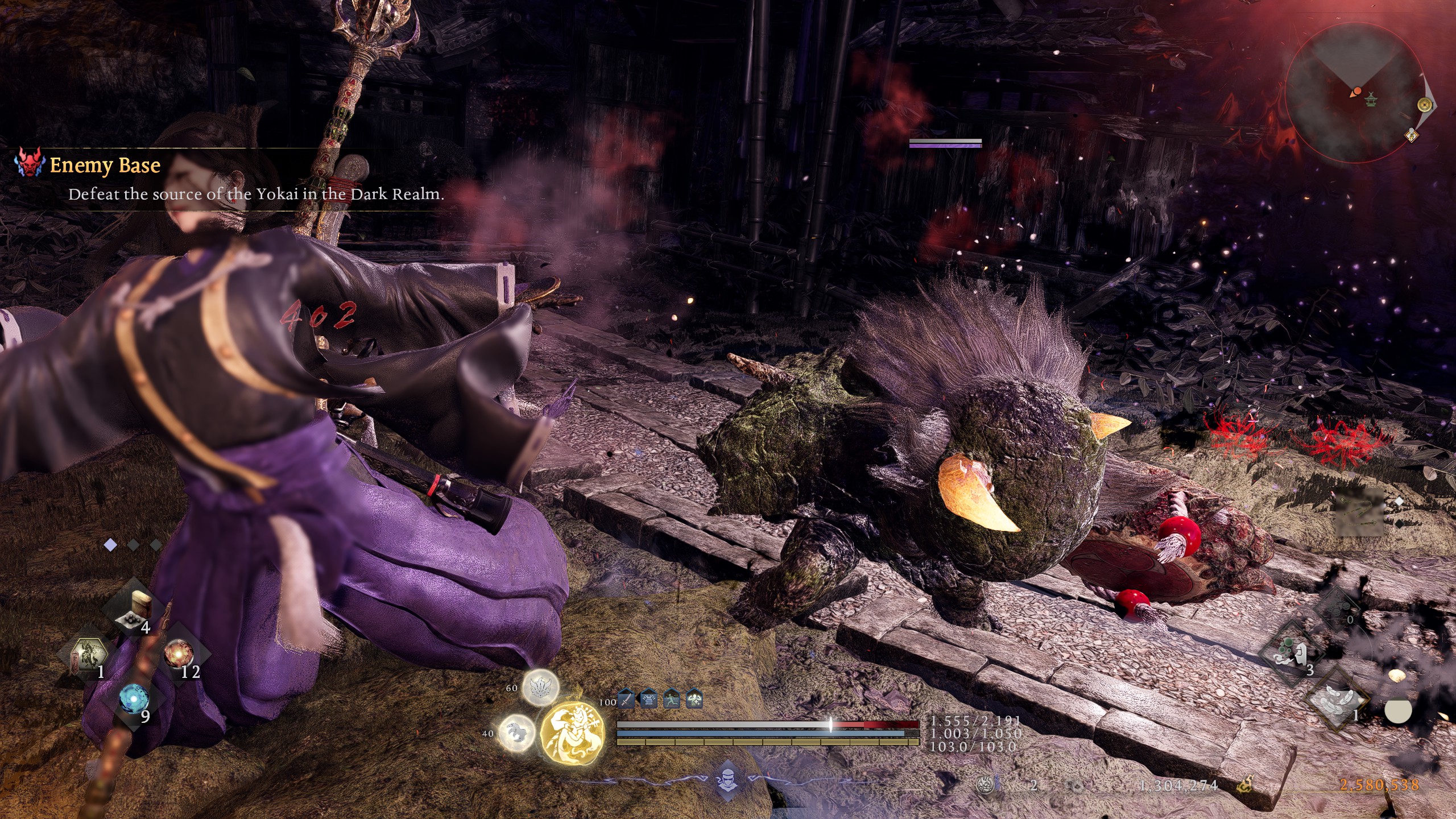This screenshot has width=1456, height=819.
Task: Select the dimmed empty-count skill slot
Action: (1338, 609)
